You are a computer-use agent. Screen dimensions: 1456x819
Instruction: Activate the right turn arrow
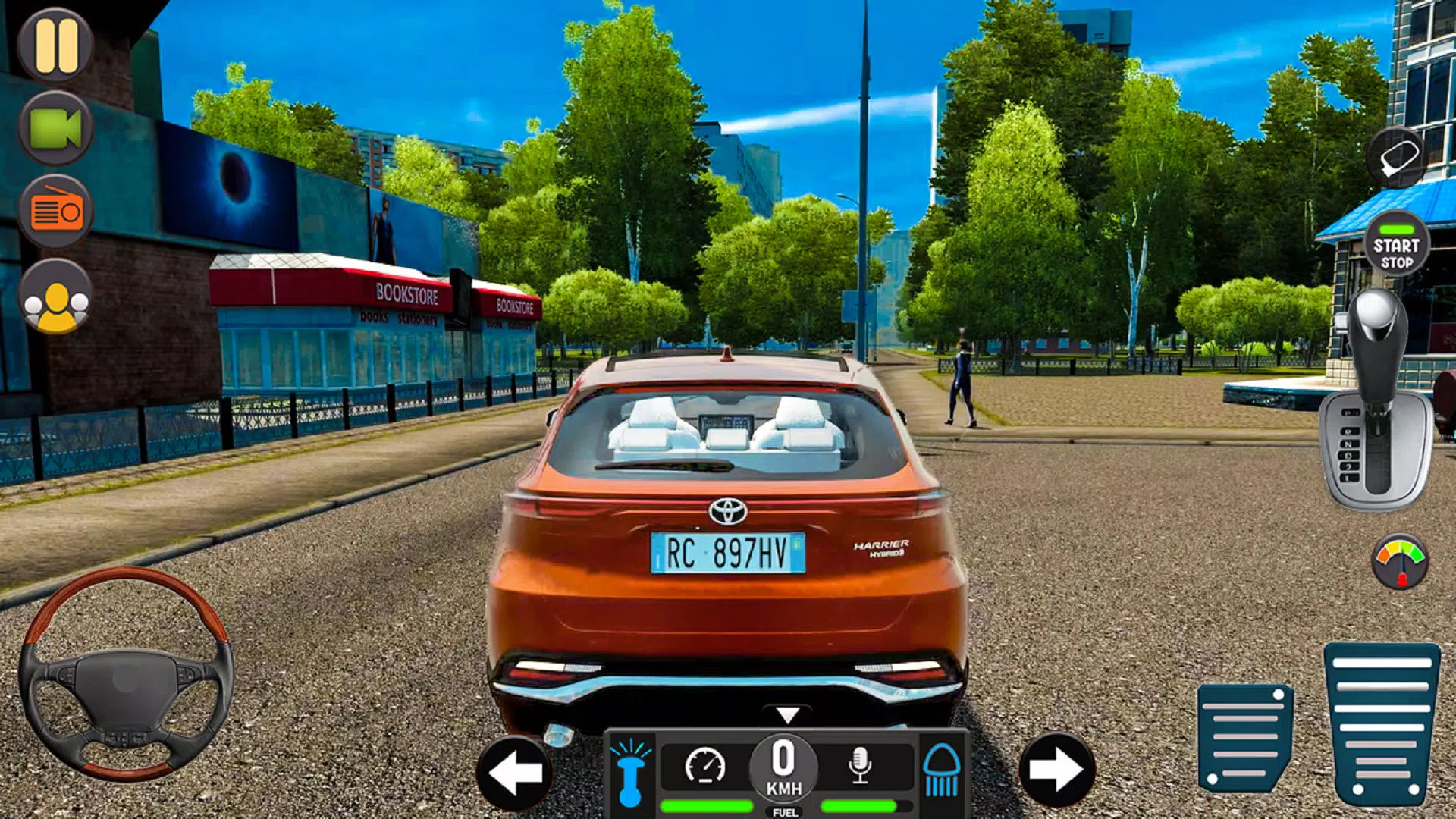[x=1056, y=770]
